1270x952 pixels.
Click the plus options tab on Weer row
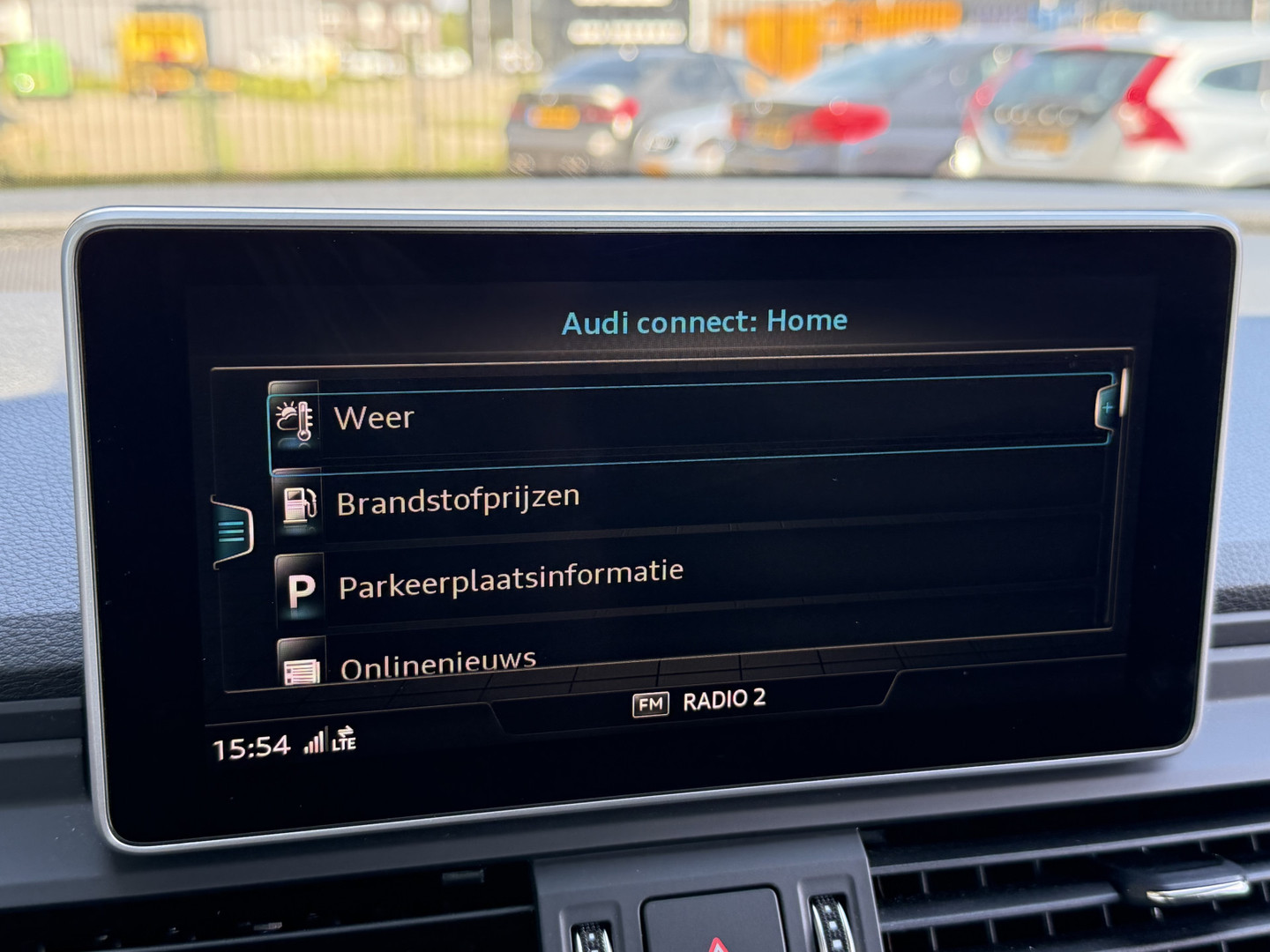pos(1107,408)
